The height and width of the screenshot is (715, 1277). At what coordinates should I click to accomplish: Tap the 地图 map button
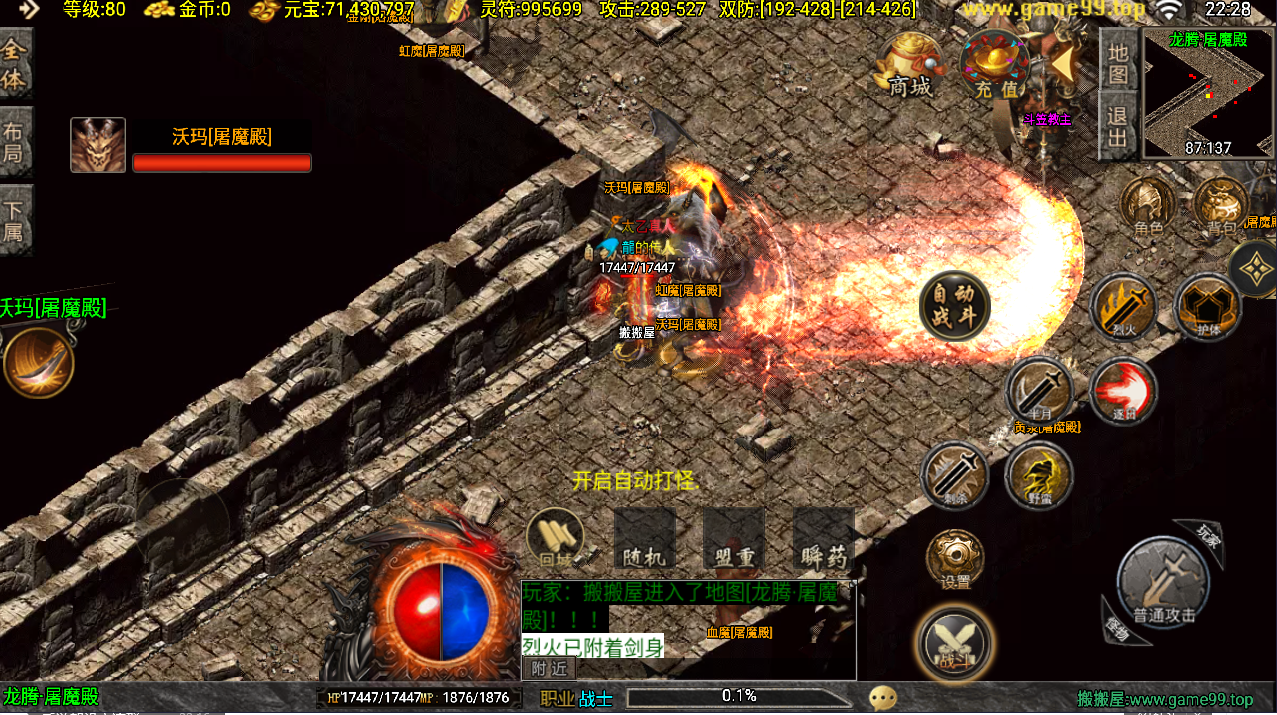[1118, 62]
